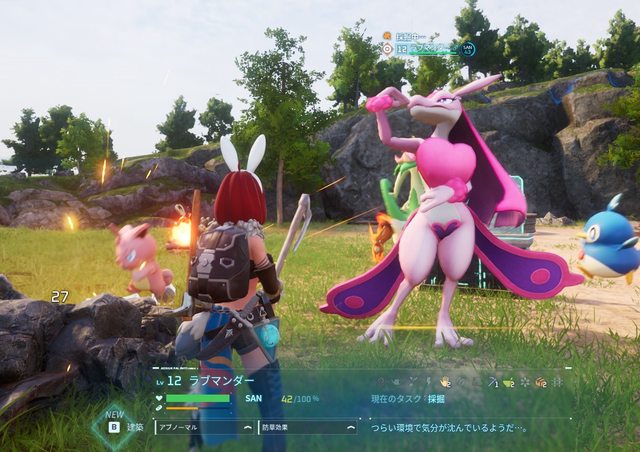Screen dimensions: 640x452
Task: Click the neutral element icon on the nameplate
Action: [388, 48]
